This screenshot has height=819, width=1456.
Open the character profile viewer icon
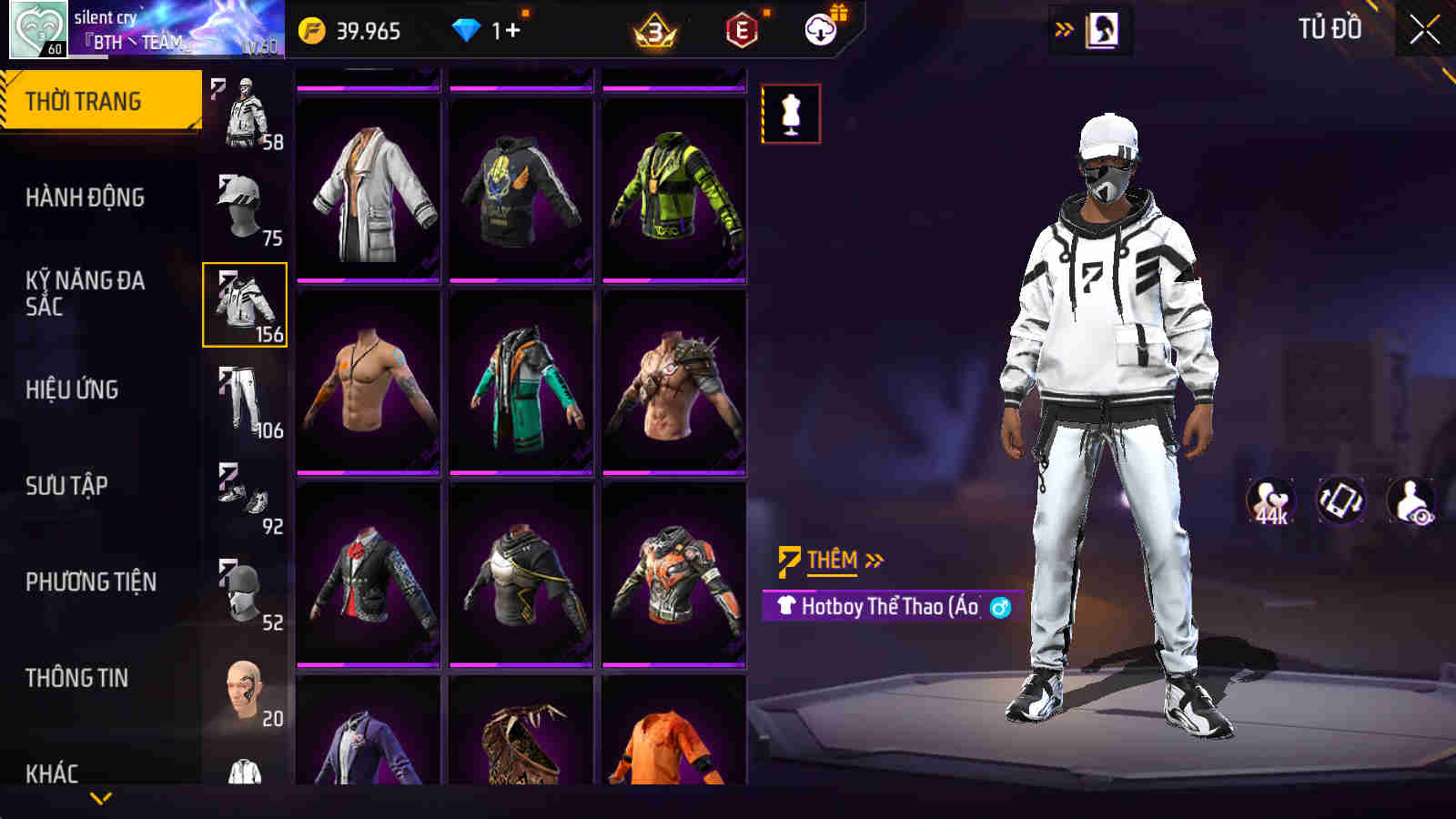click(x=1413, y=500)
